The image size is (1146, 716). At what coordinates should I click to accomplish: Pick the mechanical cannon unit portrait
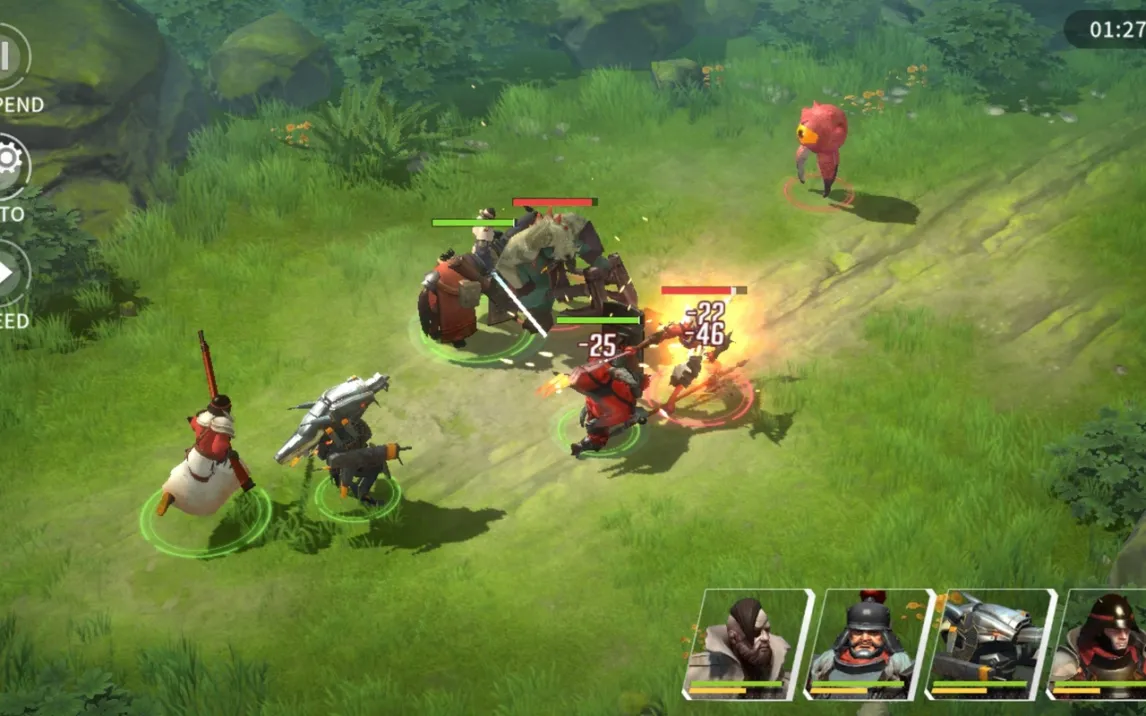pyautogui.click(x=989, y=641)
